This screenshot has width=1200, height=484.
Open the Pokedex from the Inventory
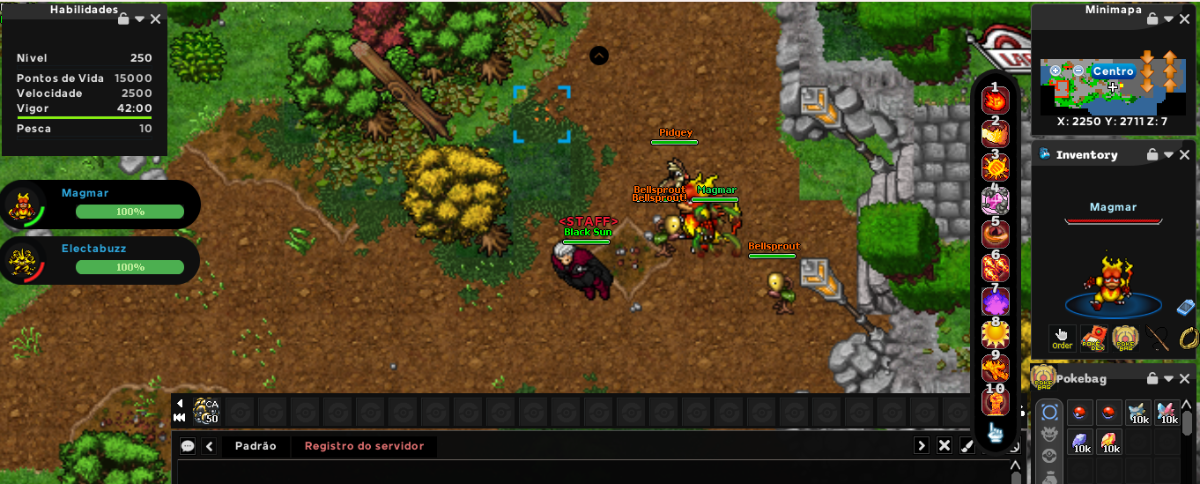(x=1094, y=338)
